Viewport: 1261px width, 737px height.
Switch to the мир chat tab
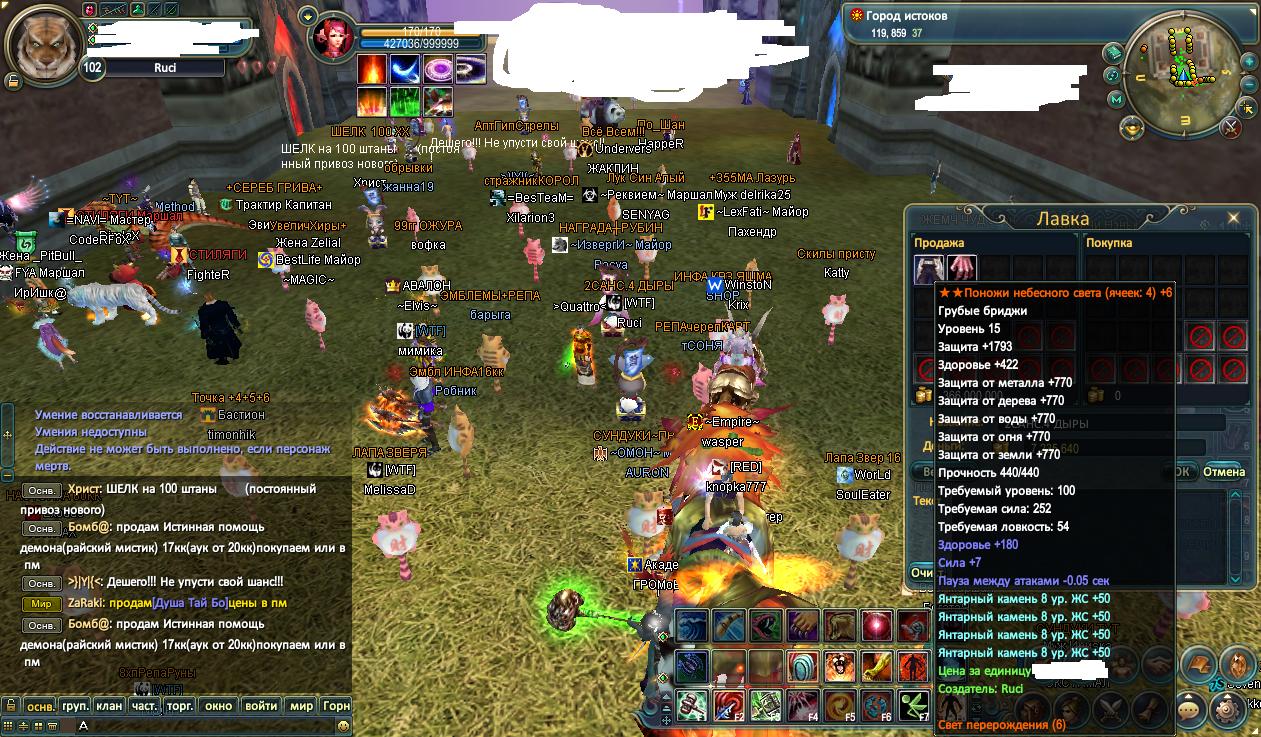coord(301,706)
